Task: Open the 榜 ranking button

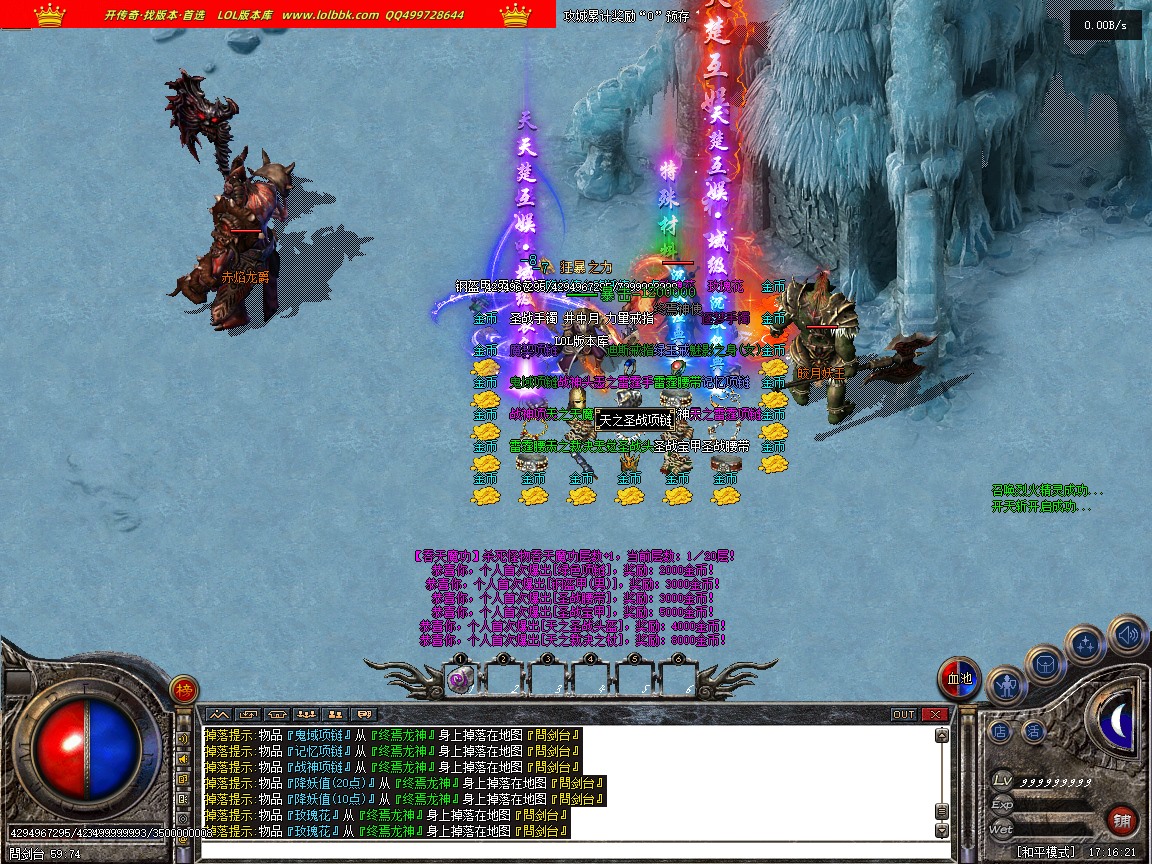Action: tap(184, 689)
